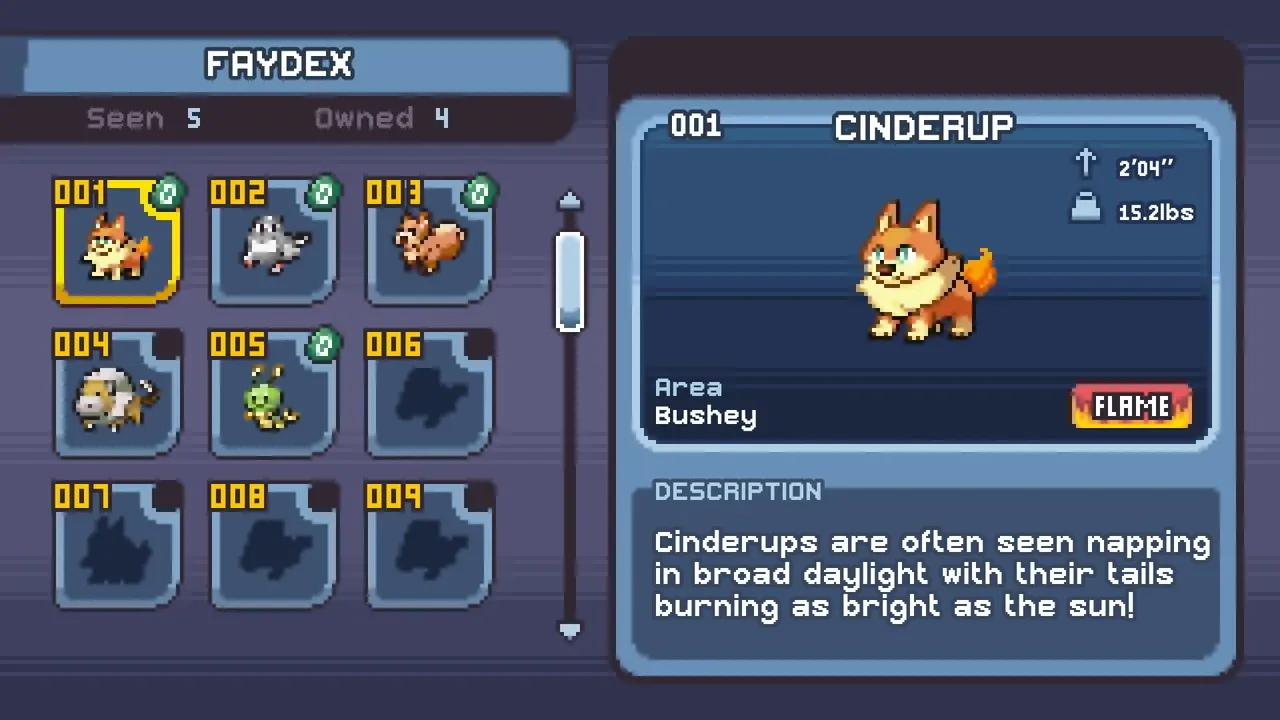The height and width of the screenshot is (720, 1280).
Task: Choose Faydex entry 002 grey creature
Action: 273,243
